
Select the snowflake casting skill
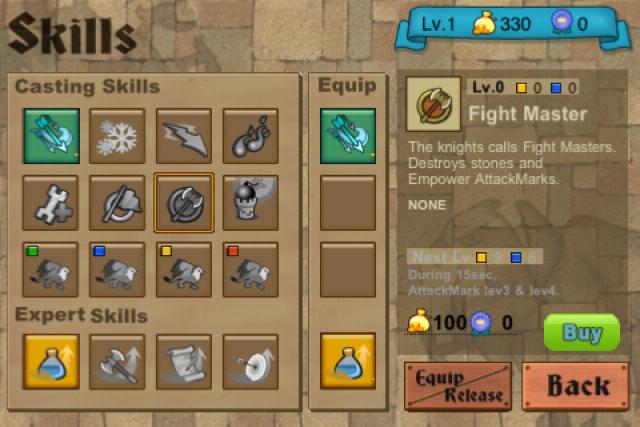coord(117,136)
